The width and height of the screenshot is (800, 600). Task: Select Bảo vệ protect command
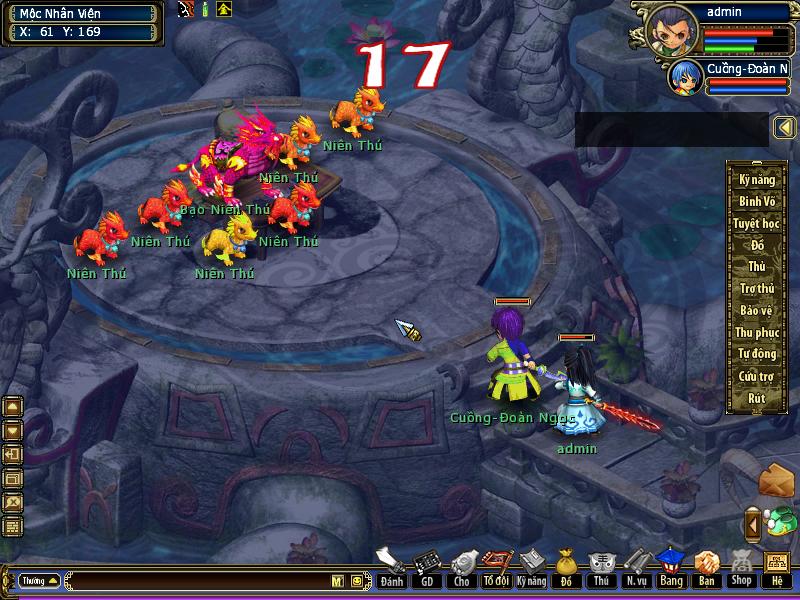pos(757,311)
